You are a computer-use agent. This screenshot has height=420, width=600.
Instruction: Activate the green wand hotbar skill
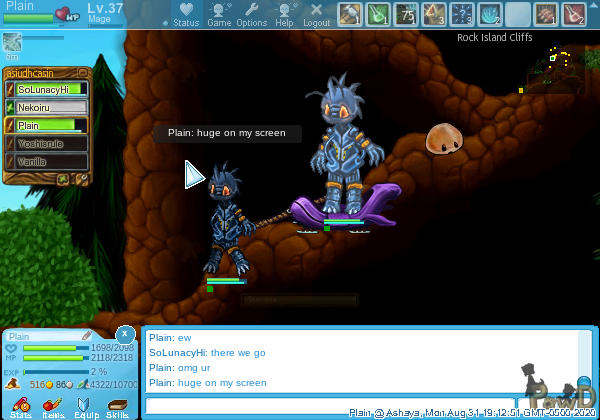(x=377, y=14)
